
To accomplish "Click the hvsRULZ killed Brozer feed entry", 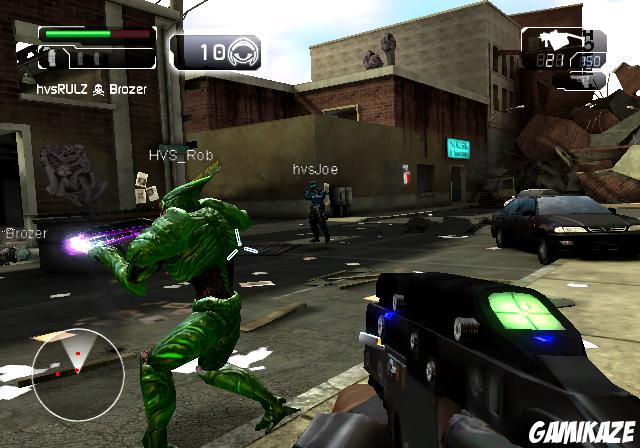I will pos(93,88).
